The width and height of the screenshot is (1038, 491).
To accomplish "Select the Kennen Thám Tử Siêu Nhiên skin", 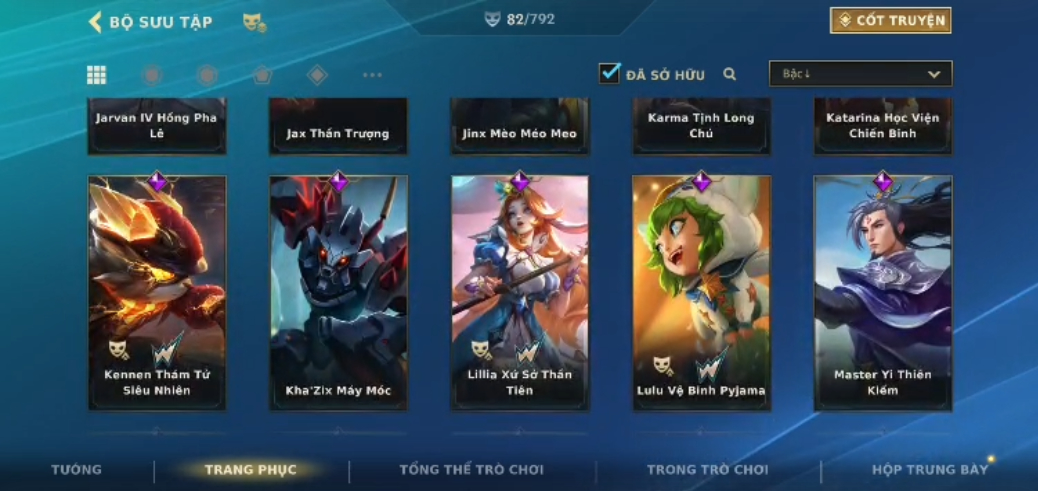I will point(157,292).
